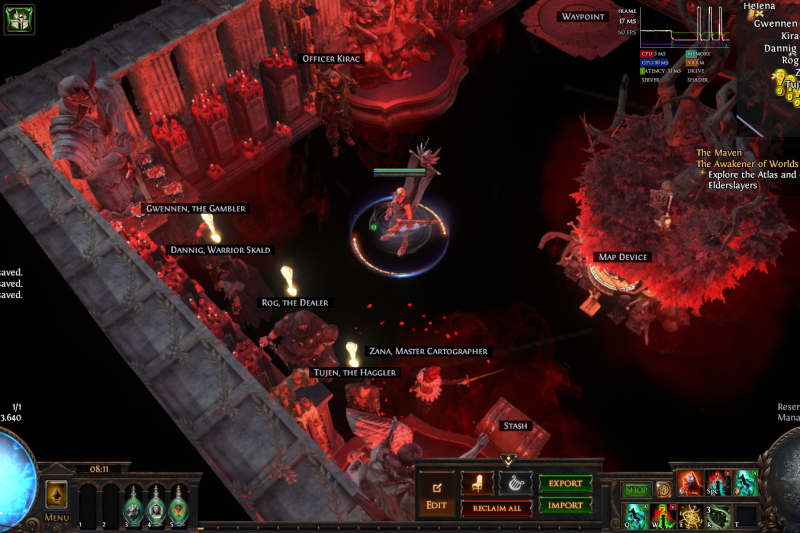800x533 pixels.
Task: Select The Maven quest tracker entry
Action: pos(720,152)
